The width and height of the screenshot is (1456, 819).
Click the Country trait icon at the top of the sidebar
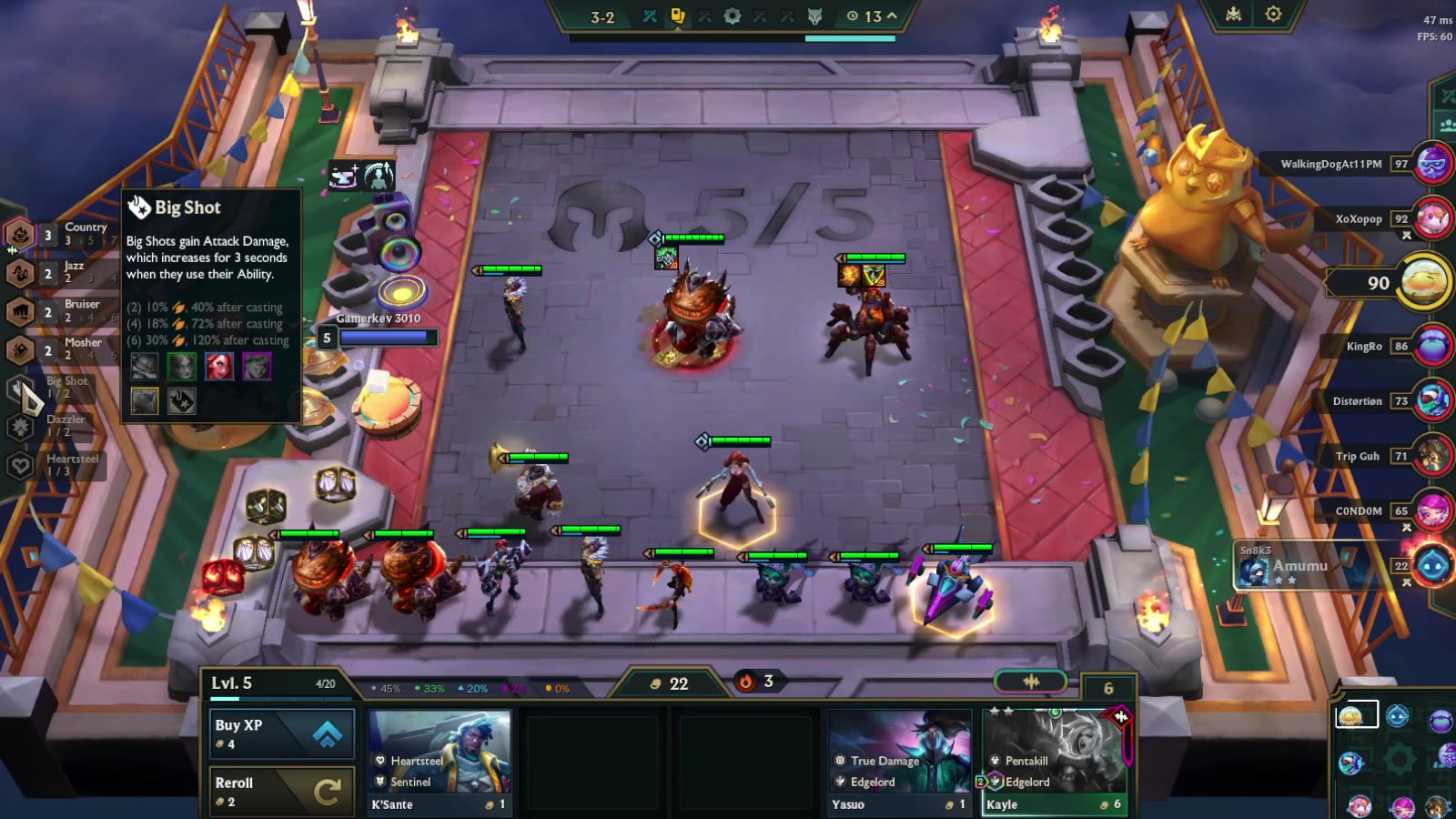20,234
